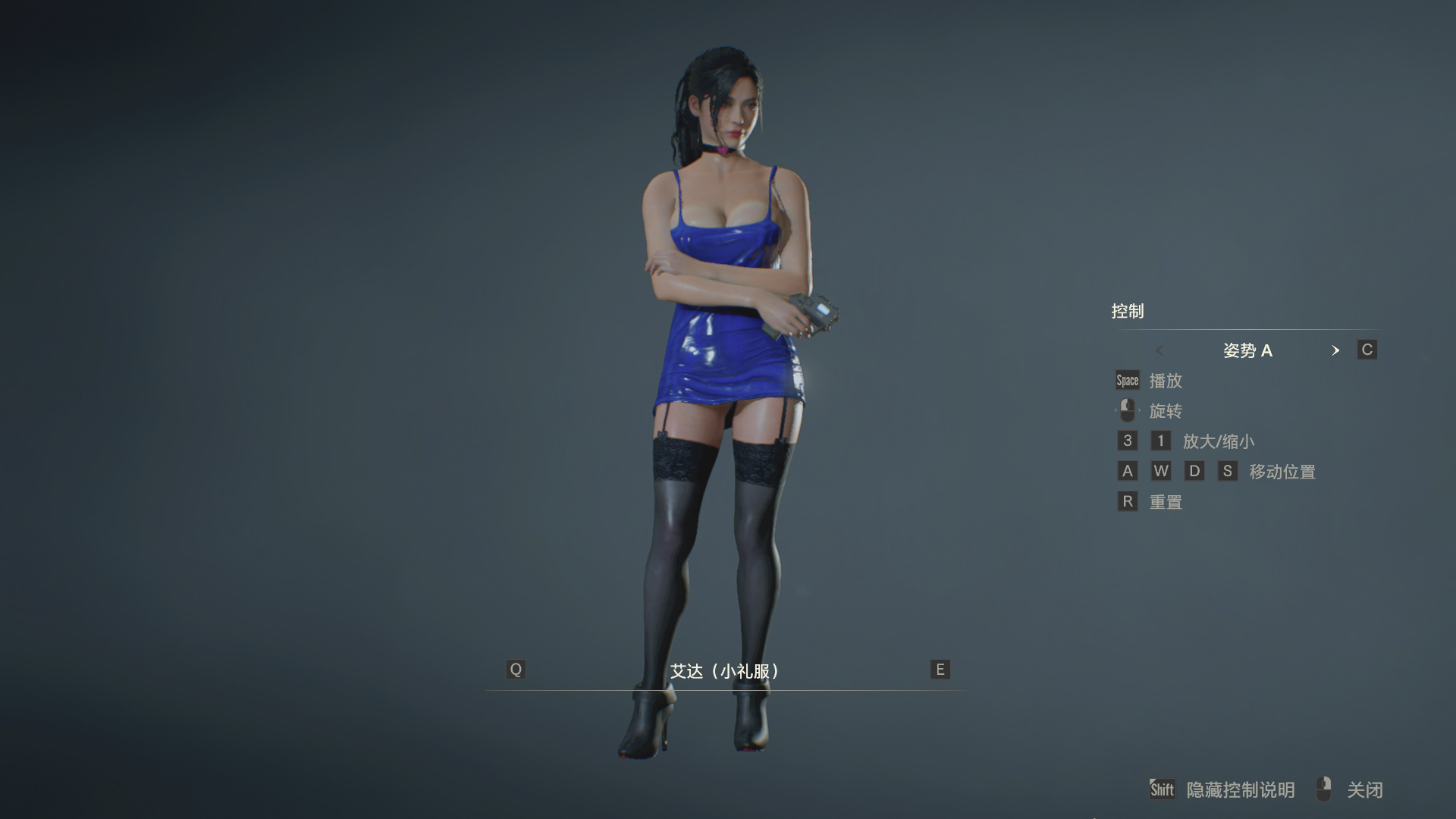Hide the control guide via 隐藏控制说明
Image resolution: width=1456 pixels, height=819 pixels.
[1240, 790]
